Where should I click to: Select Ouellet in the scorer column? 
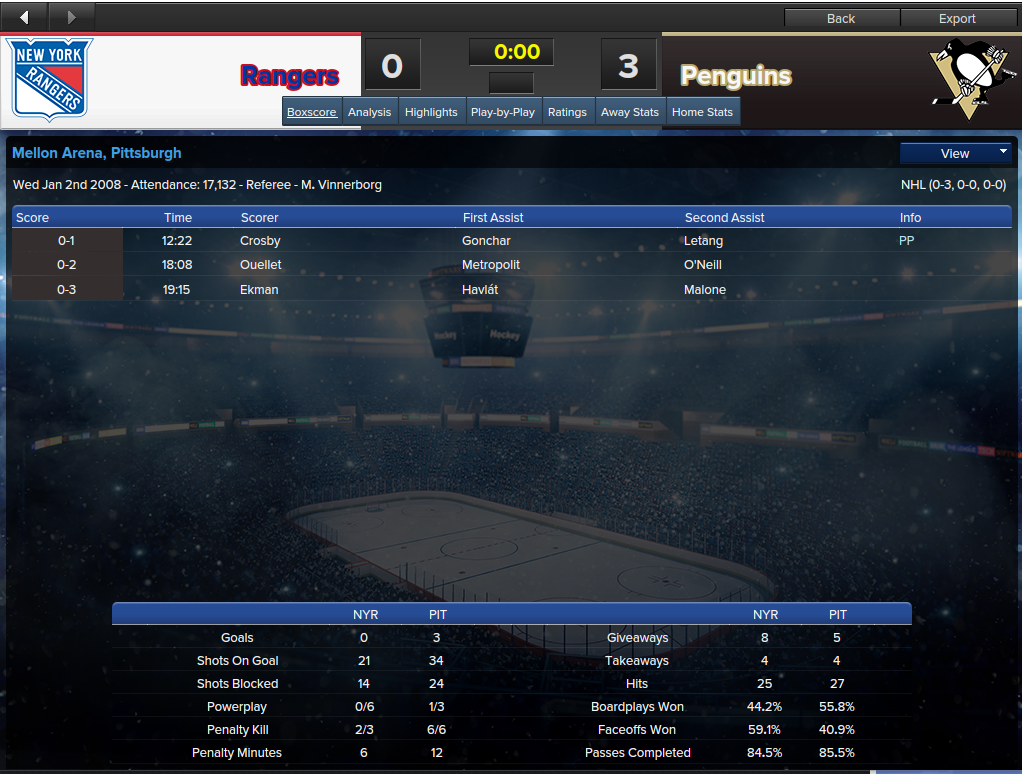click(261, 265)
